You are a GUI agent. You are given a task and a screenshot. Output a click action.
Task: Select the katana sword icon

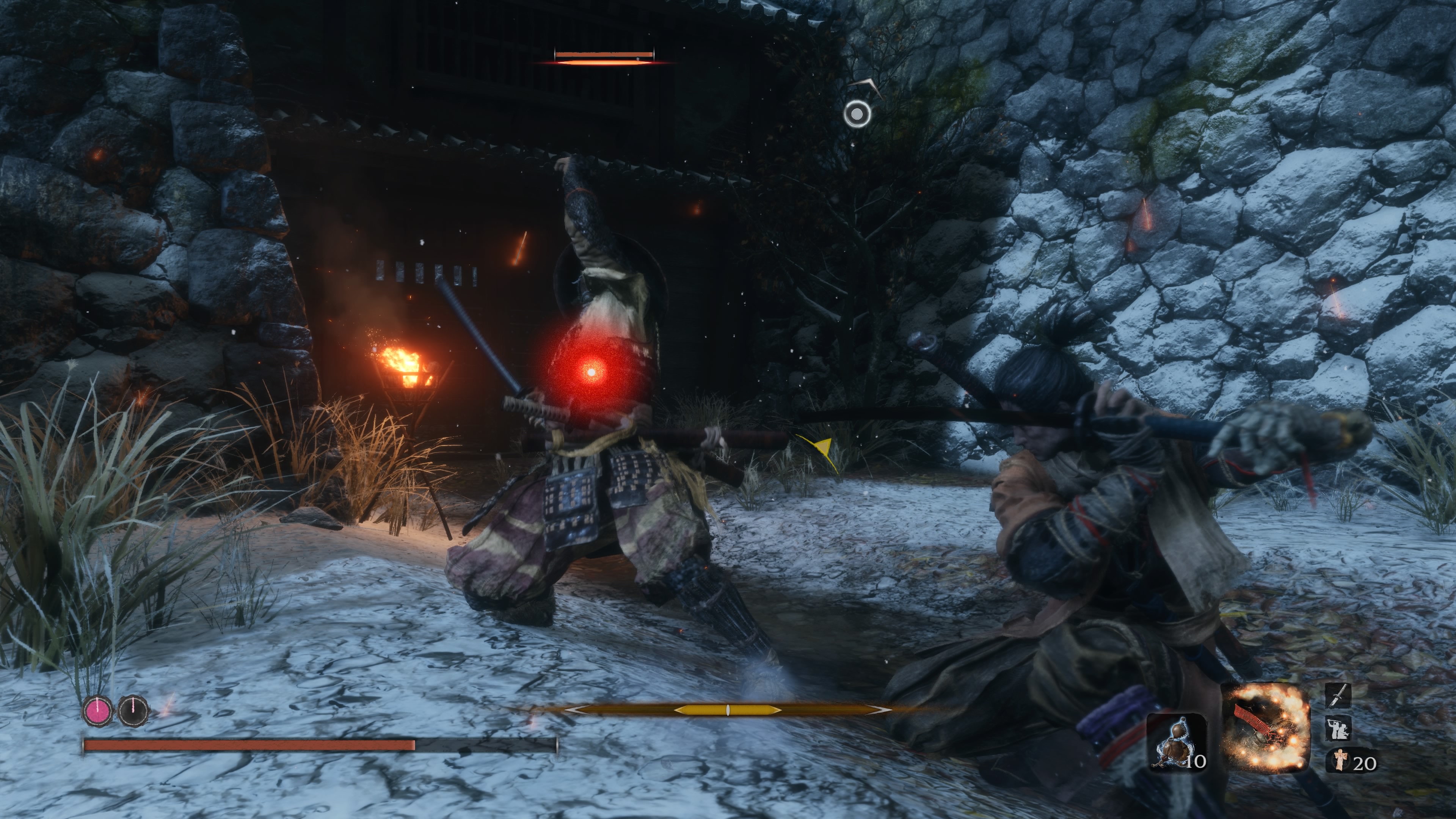click(1338, 695)
